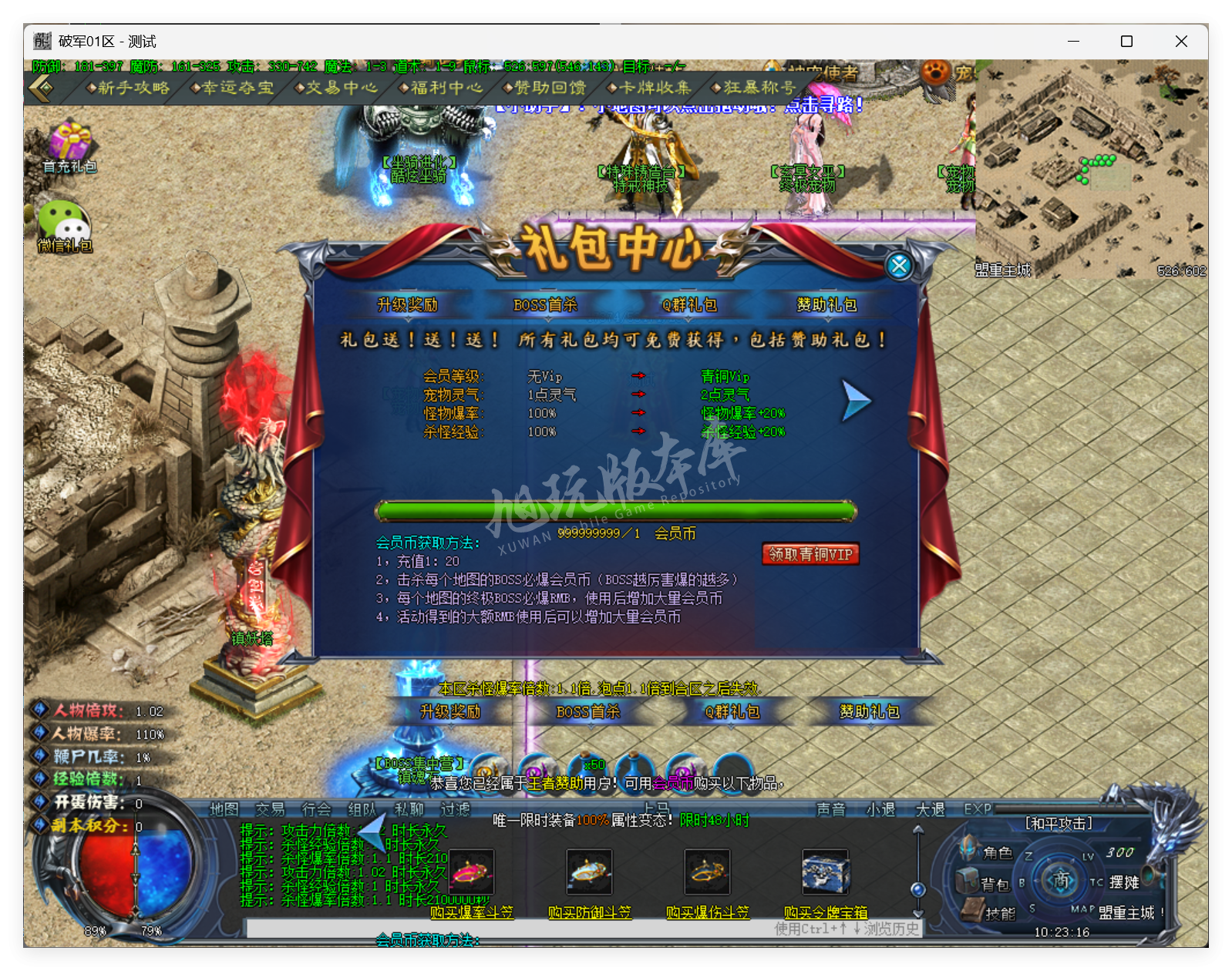
Task: Click the chat scroll-up arrow
Action: point(917,828)
